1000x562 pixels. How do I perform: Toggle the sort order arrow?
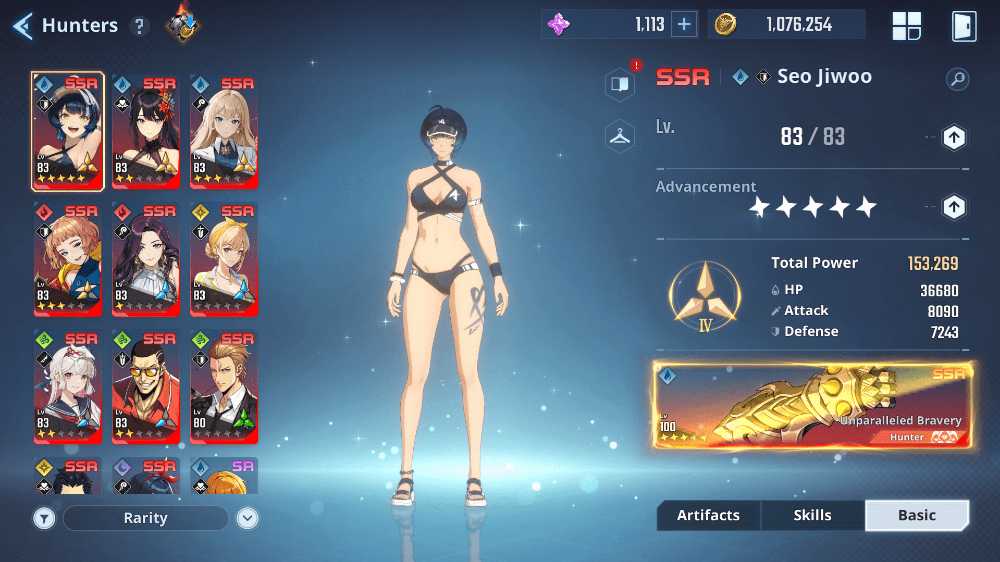[248, 518]
